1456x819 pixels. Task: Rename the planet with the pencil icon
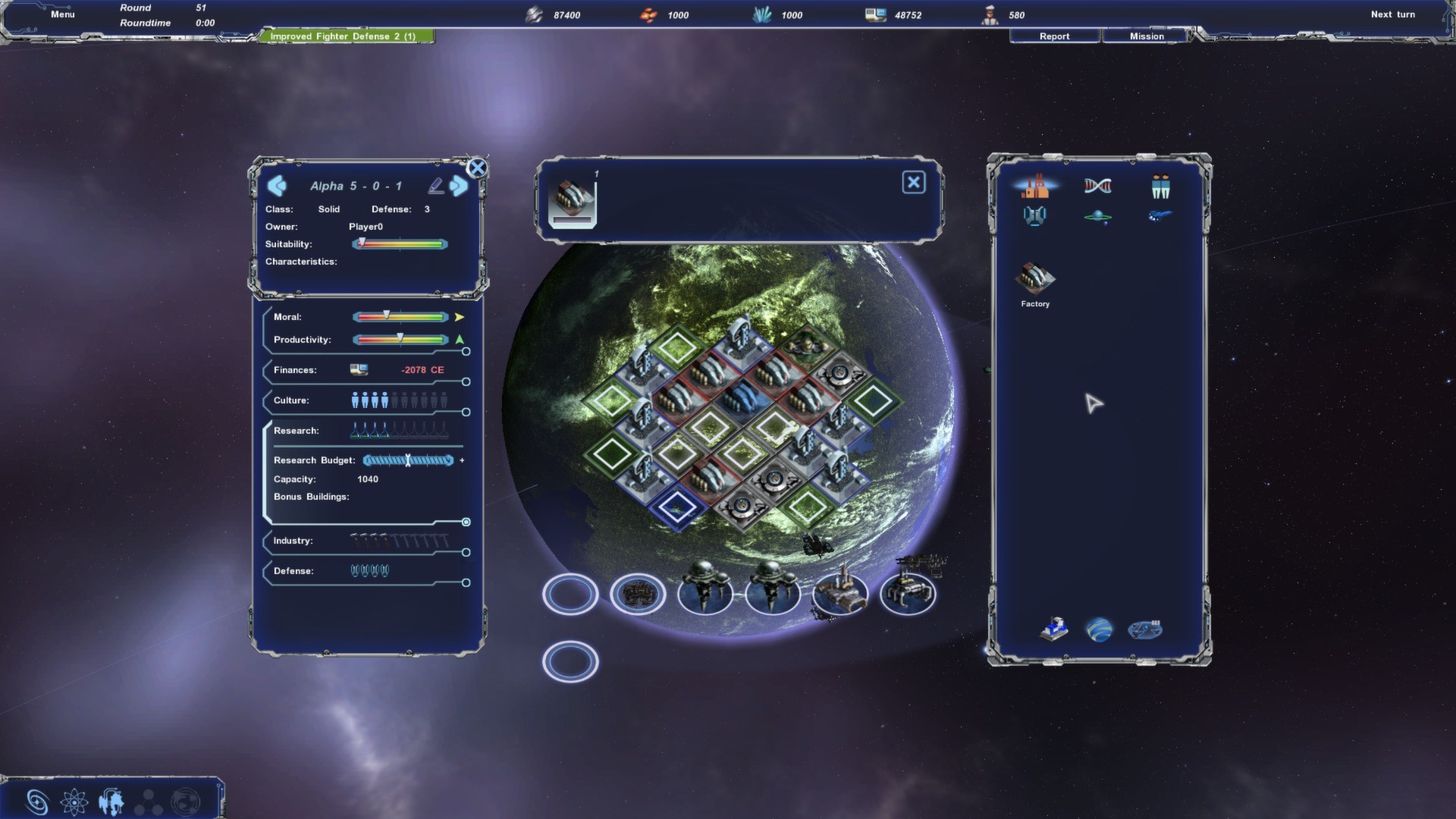(435, 186)
